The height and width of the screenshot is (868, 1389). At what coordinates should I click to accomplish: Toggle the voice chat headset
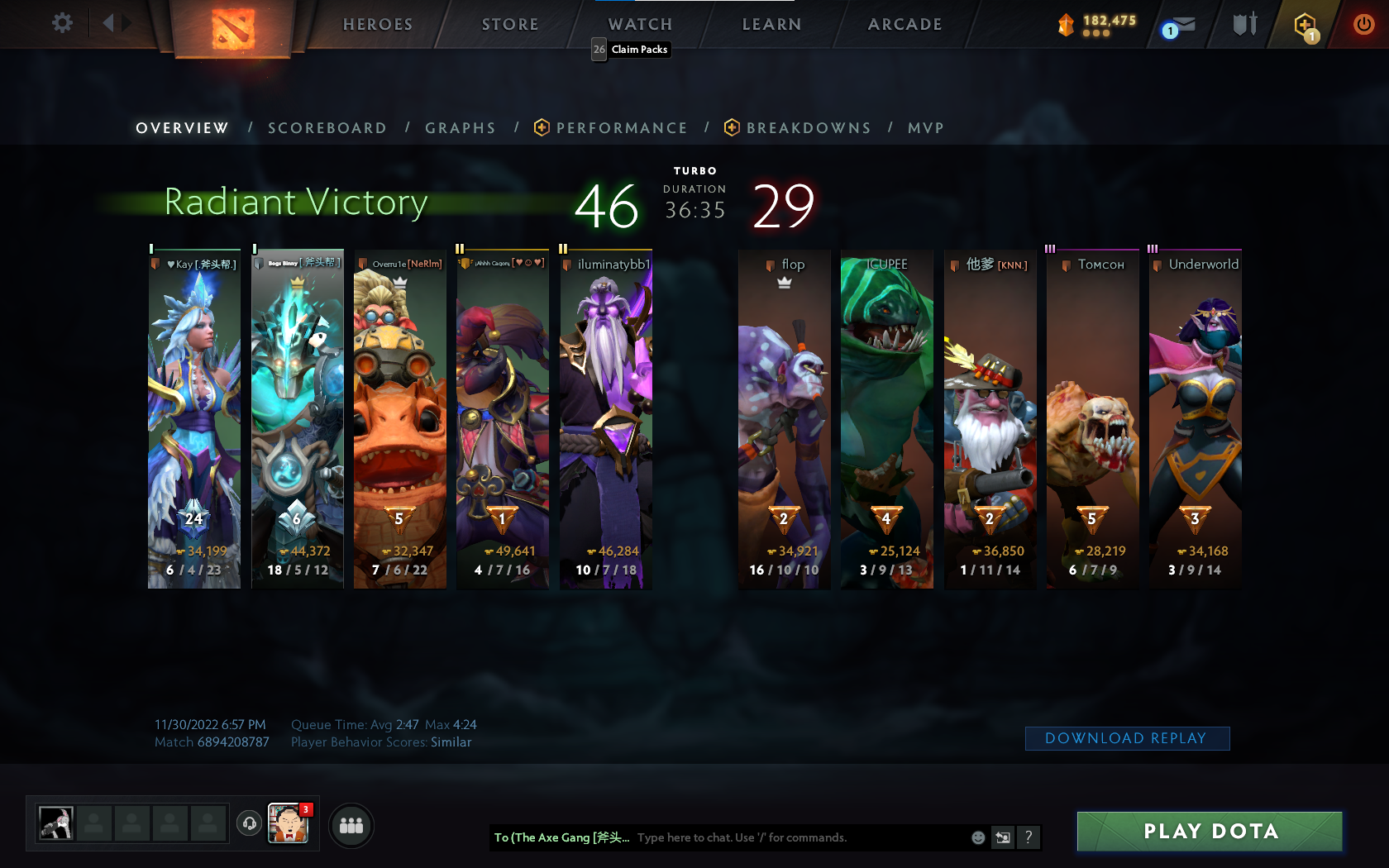click(249, 824)
